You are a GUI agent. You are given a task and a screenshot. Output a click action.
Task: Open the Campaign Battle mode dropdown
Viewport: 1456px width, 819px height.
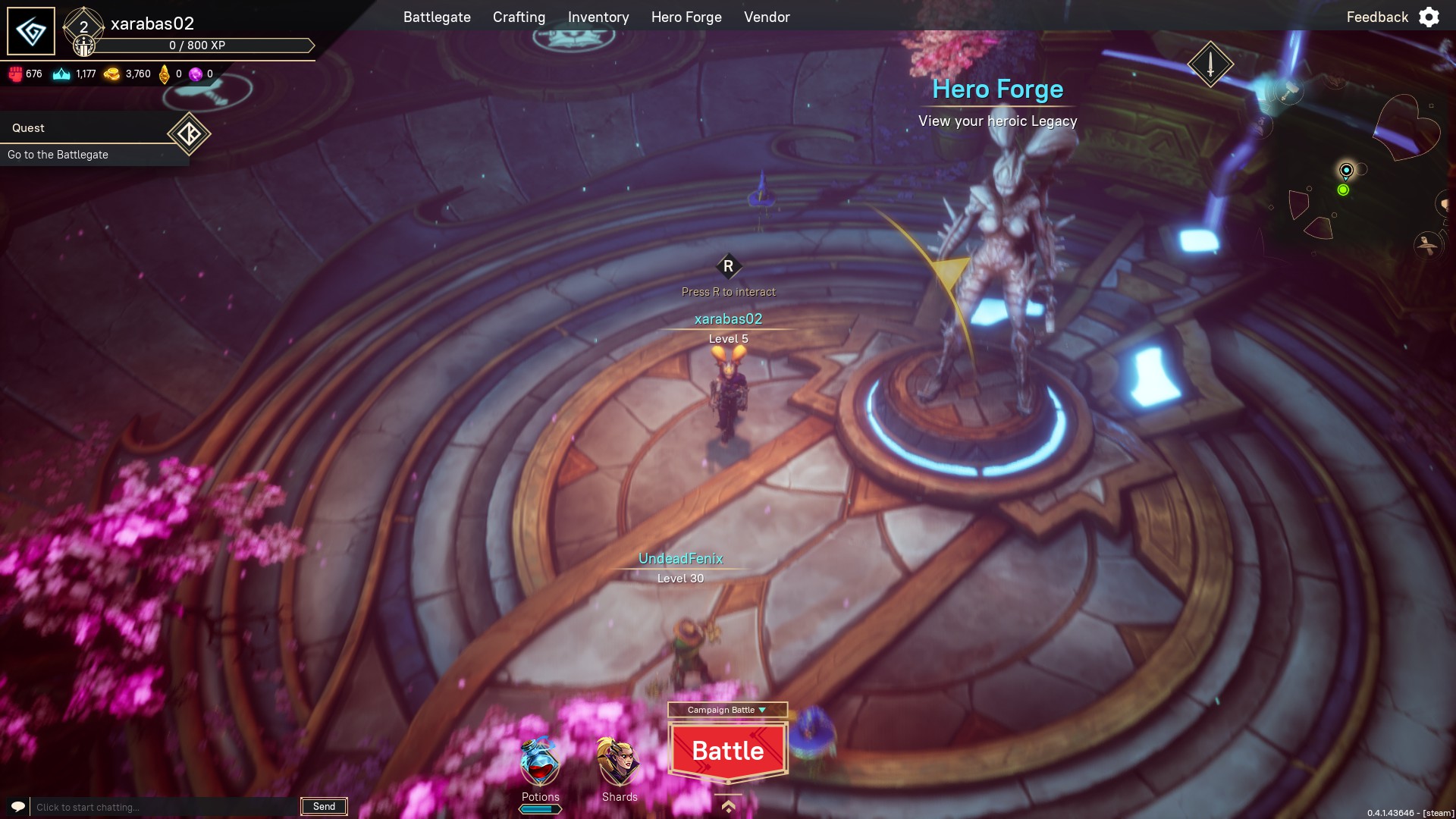coord(727,711)
